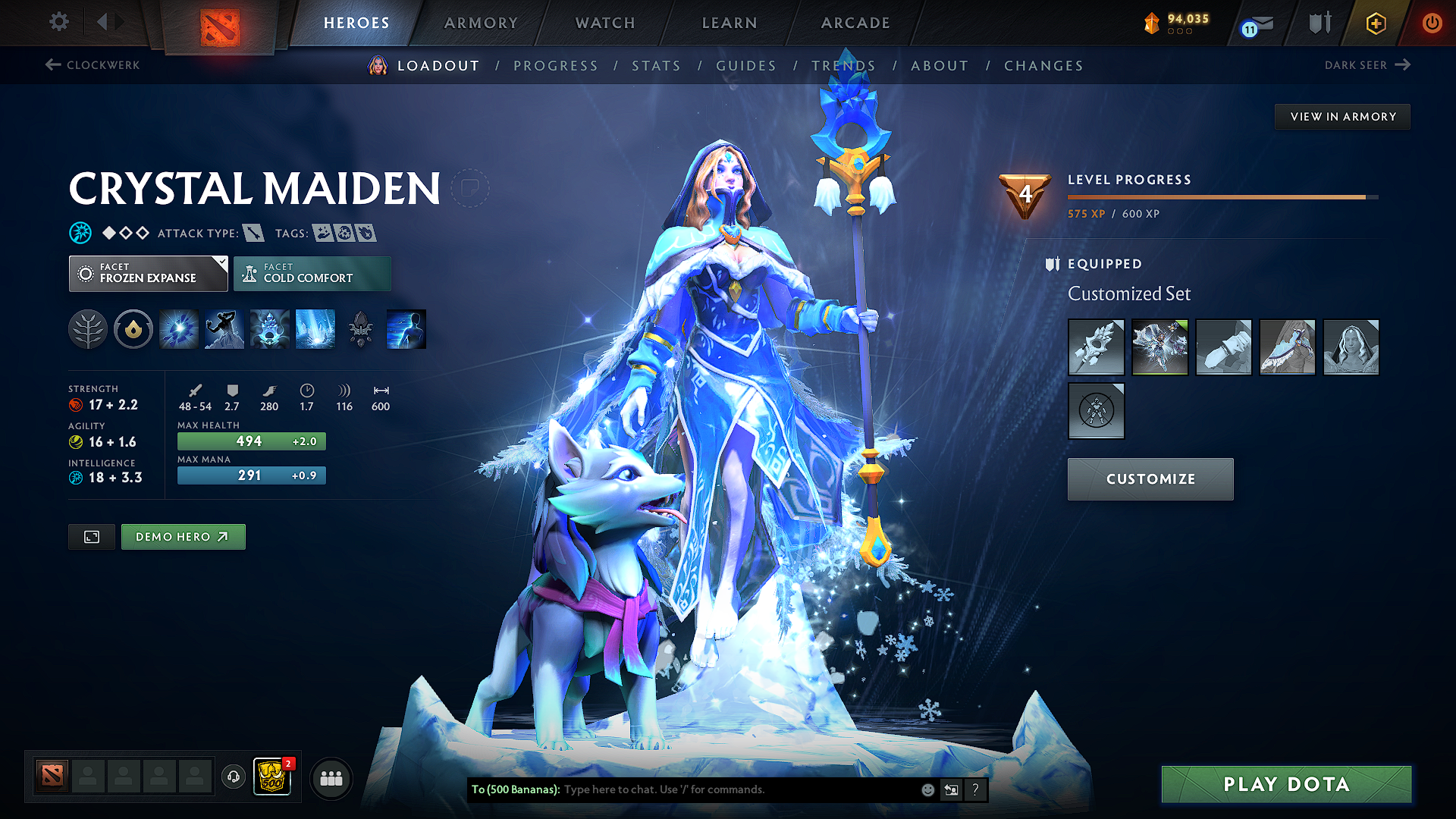Open the settings gear
Image resolution: width=1456 pixels, height=819 pixels.
coord(58,22)
